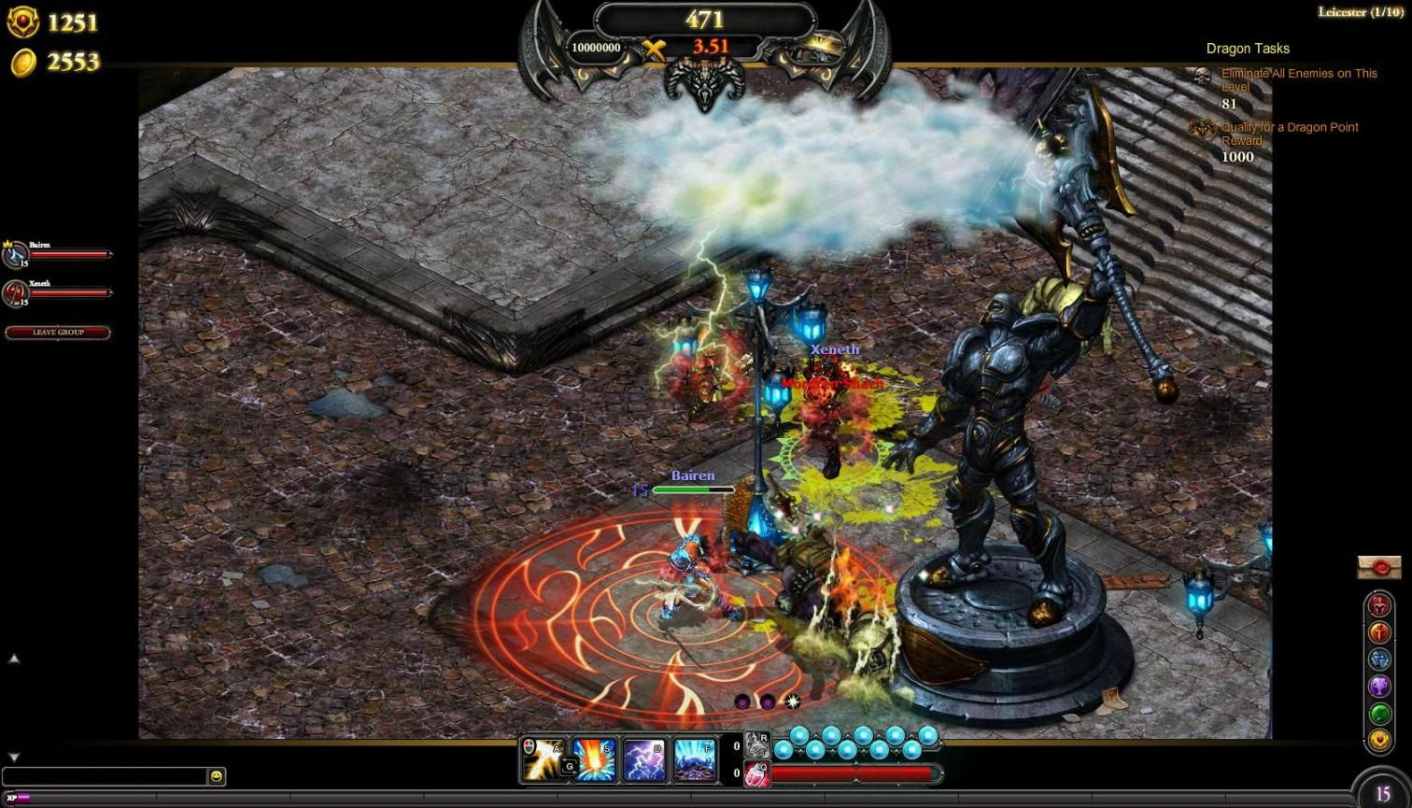1412x808 pixels.
Task: Click the blue gem icon in right sidebar
Action: (1380, 658)
